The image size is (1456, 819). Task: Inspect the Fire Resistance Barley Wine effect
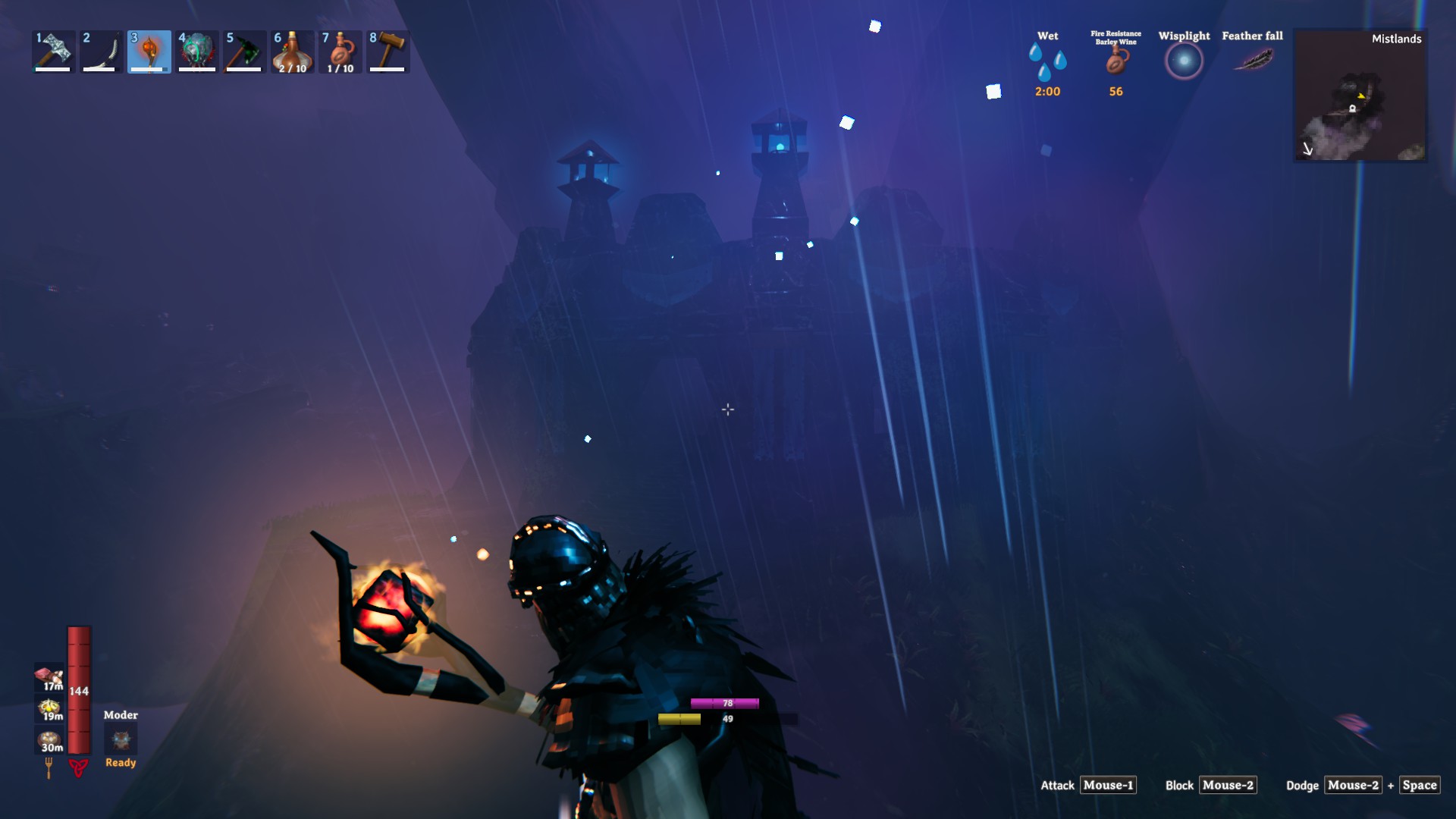1116,62
